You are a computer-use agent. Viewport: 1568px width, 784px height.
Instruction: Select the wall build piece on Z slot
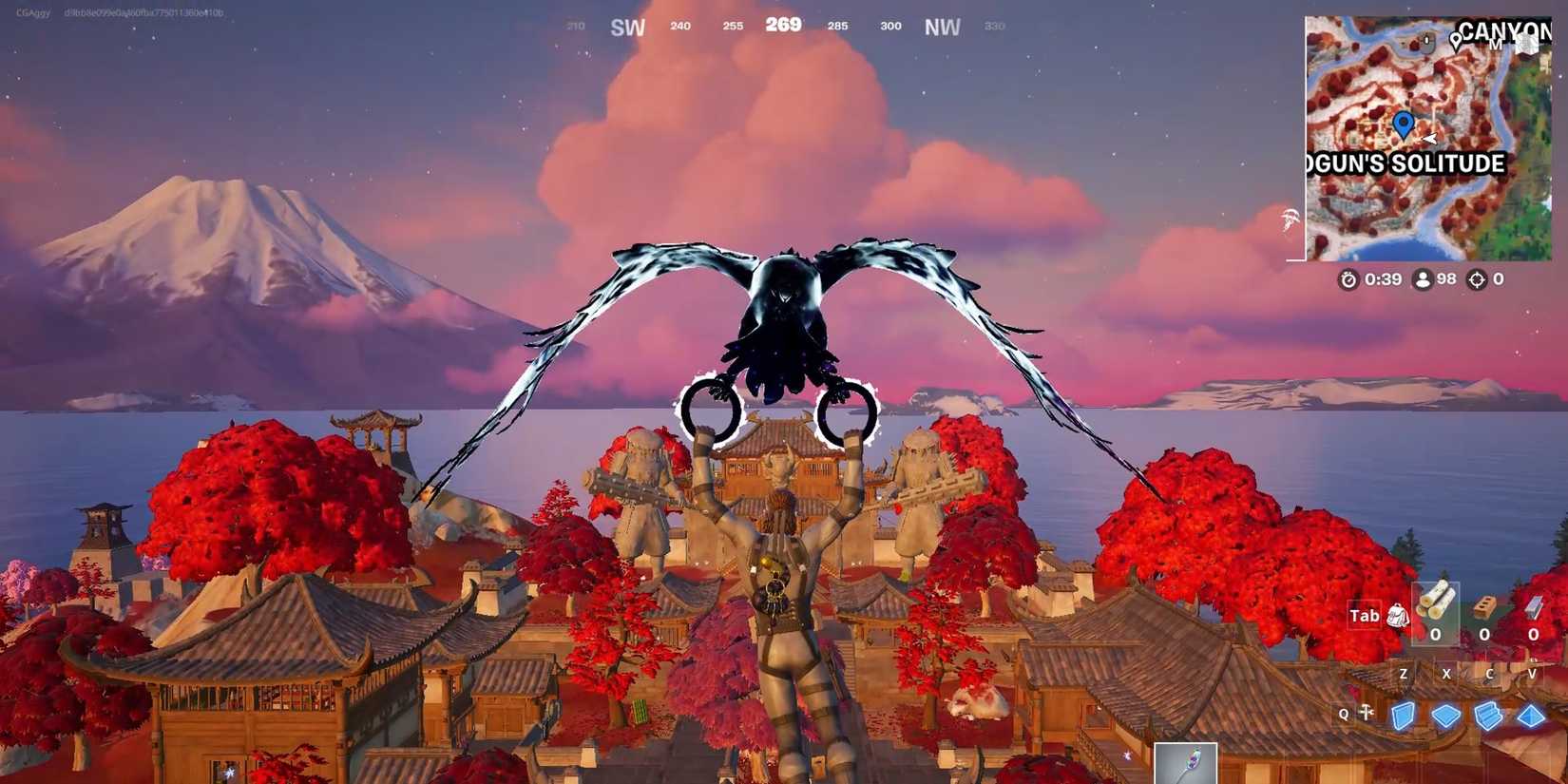click(x=1404, y=716)
